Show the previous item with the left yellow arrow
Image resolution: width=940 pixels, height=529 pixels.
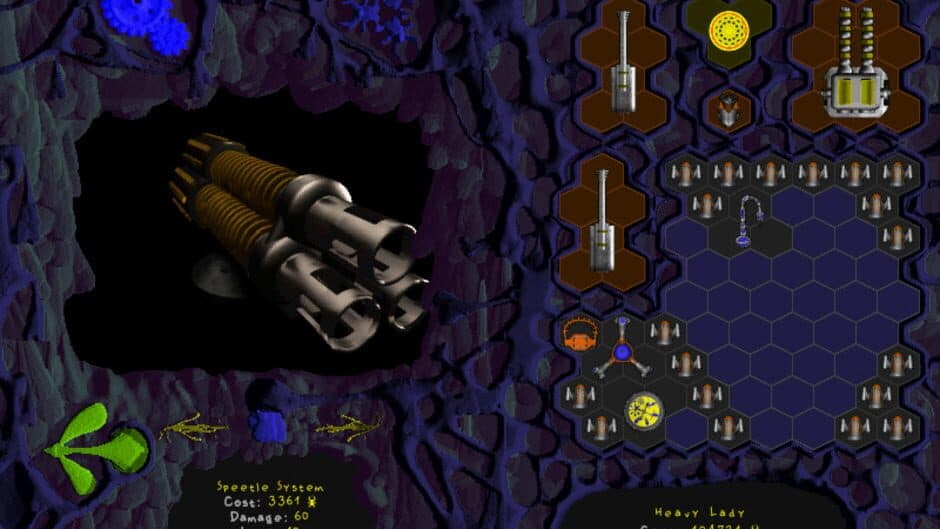pyautogui.click(x=193, y=427)
